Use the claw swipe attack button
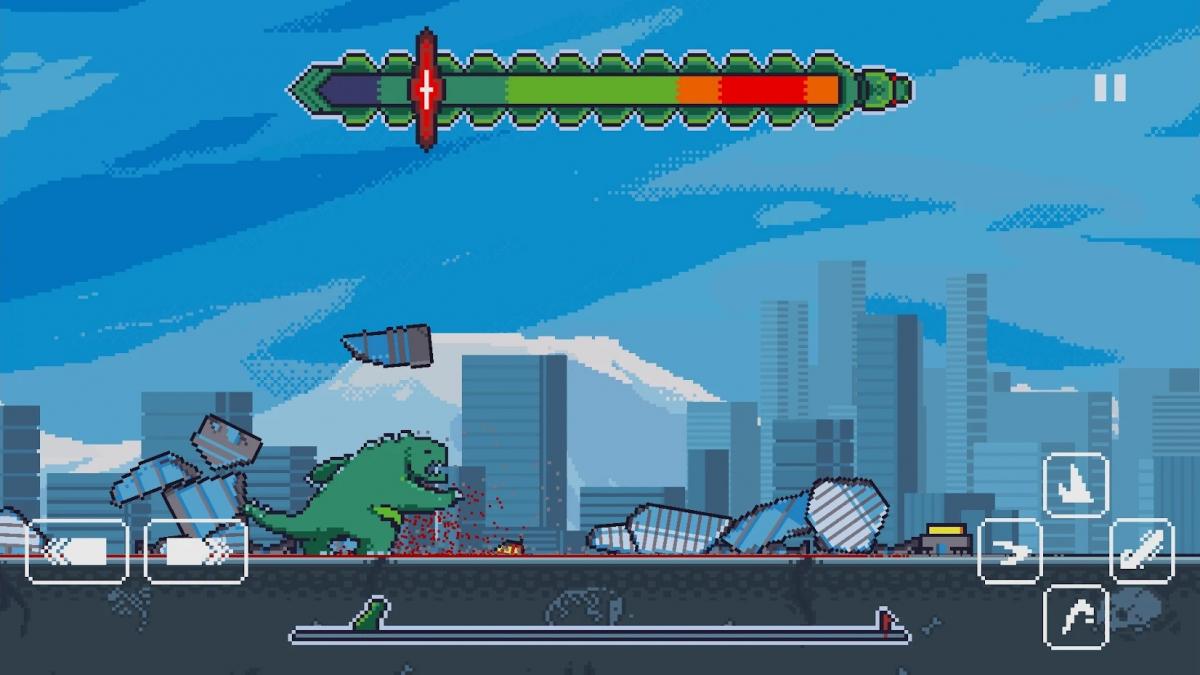1200x675 pixels. (1010, 551)
